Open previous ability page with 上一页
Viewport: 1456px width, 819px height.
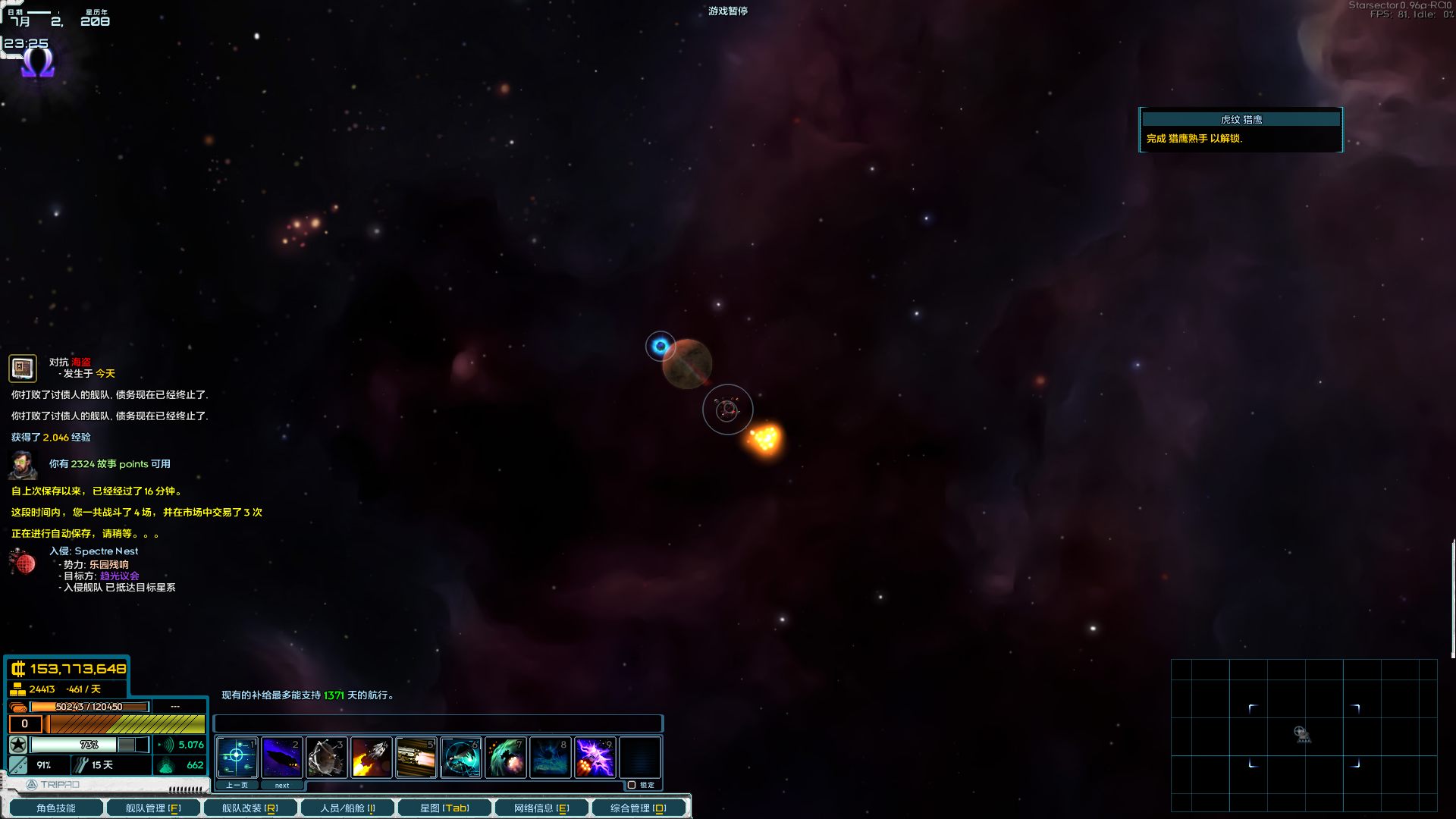pyautogui.click(x=238, y=785)
